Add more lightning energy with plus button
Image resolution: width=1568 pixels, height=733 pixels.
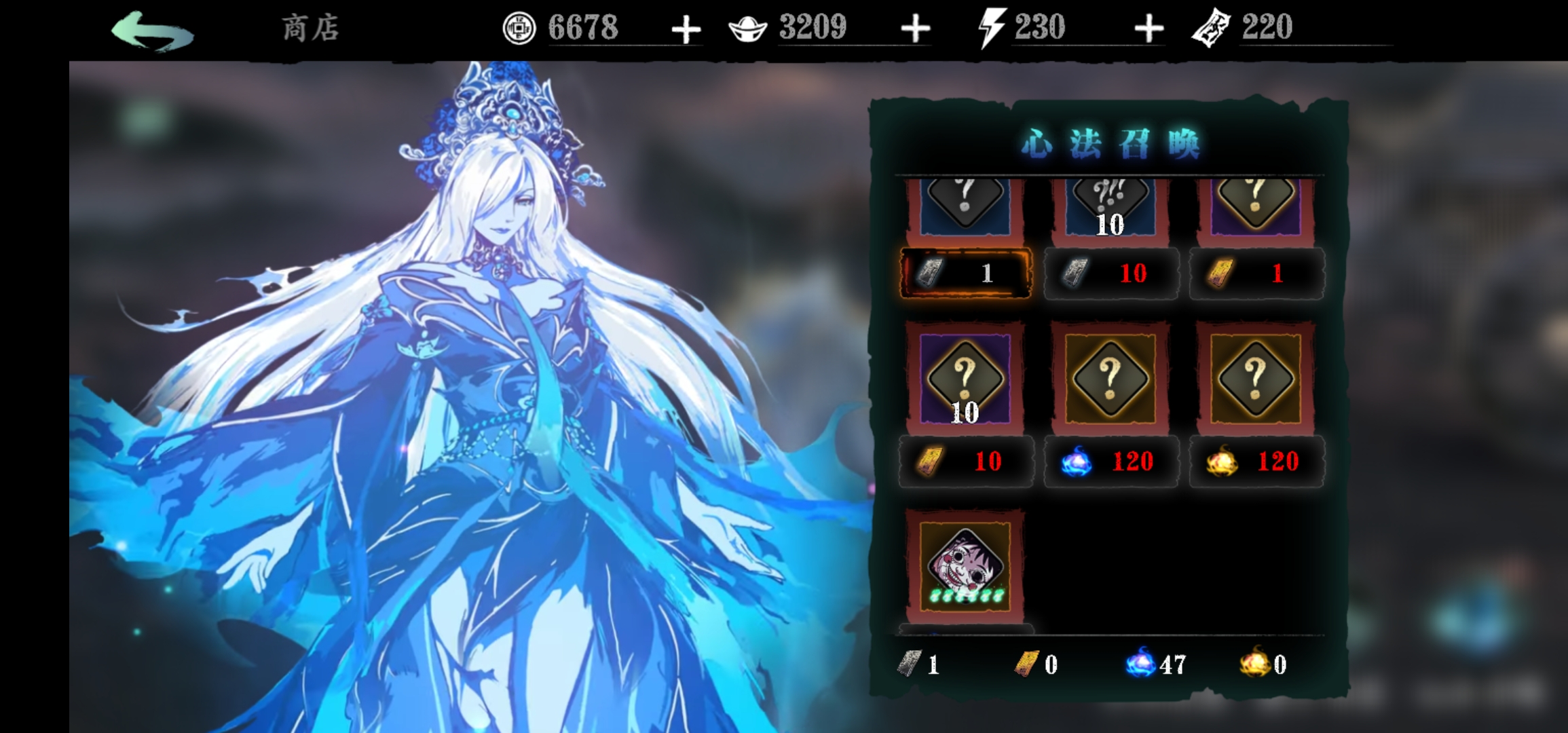[1149, 29]
